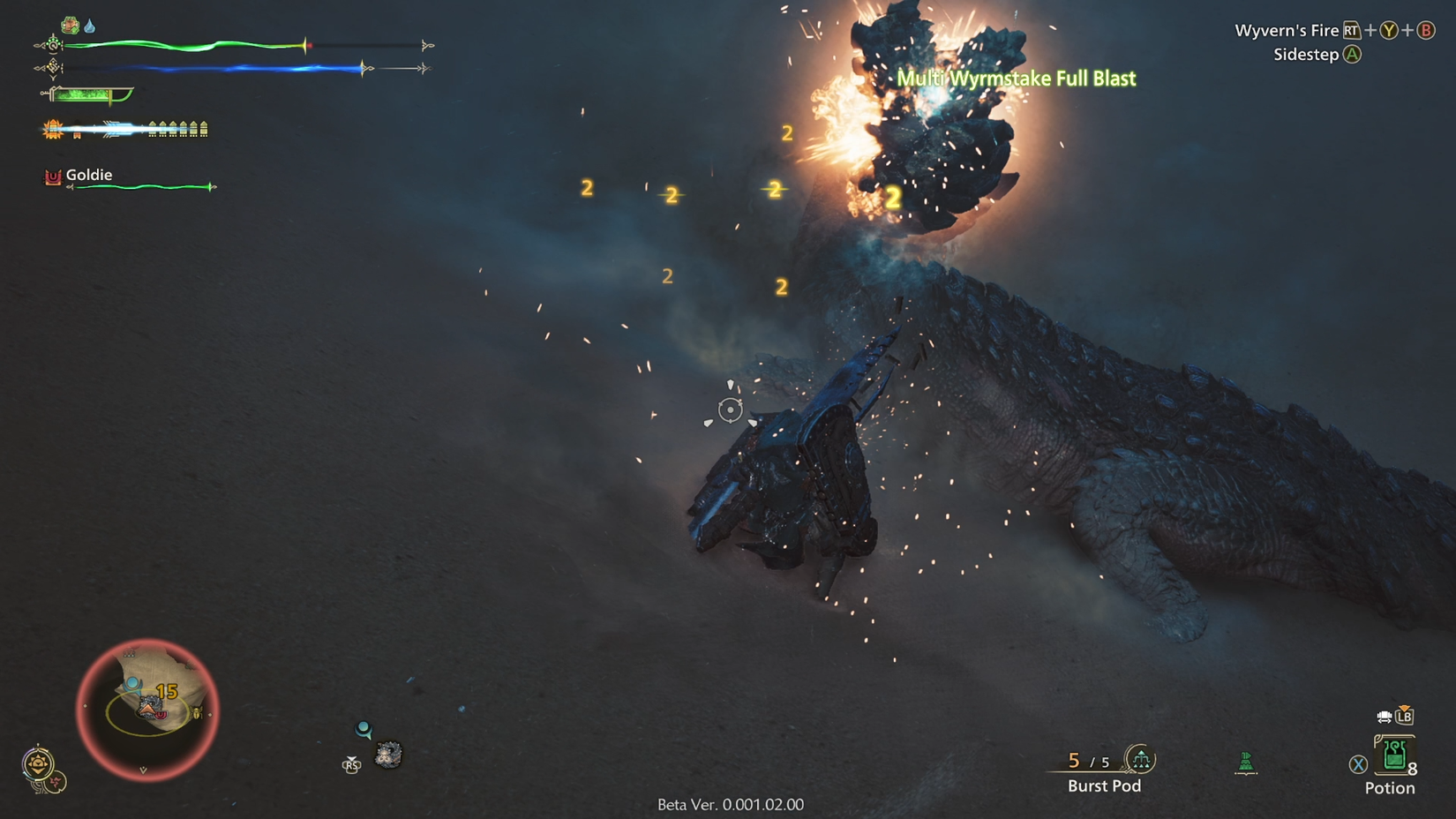Toggle the blue water droplet status icon
The width and height of the screenshot is (1456, 819).
[89, 24]
